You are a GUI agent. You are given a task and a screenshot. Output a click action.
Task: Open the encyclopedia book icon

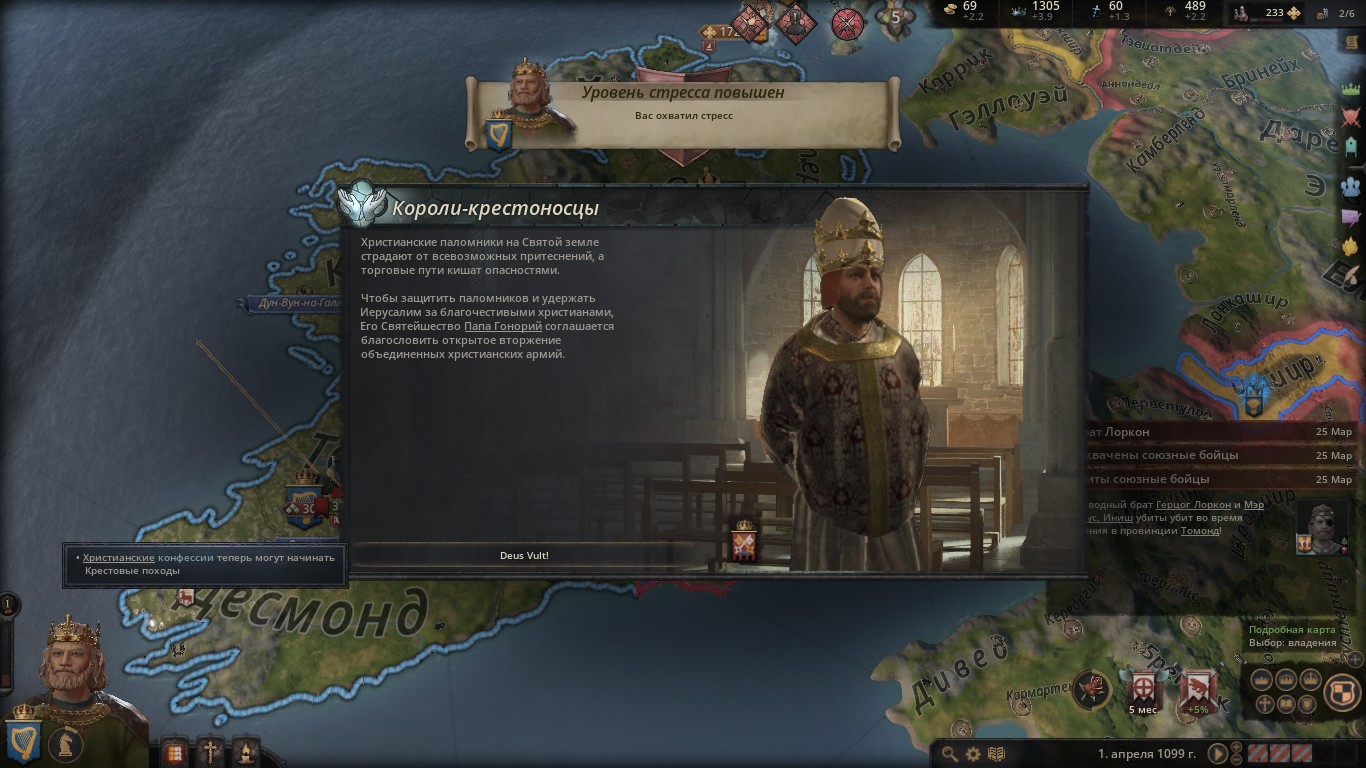pos(996,754)
